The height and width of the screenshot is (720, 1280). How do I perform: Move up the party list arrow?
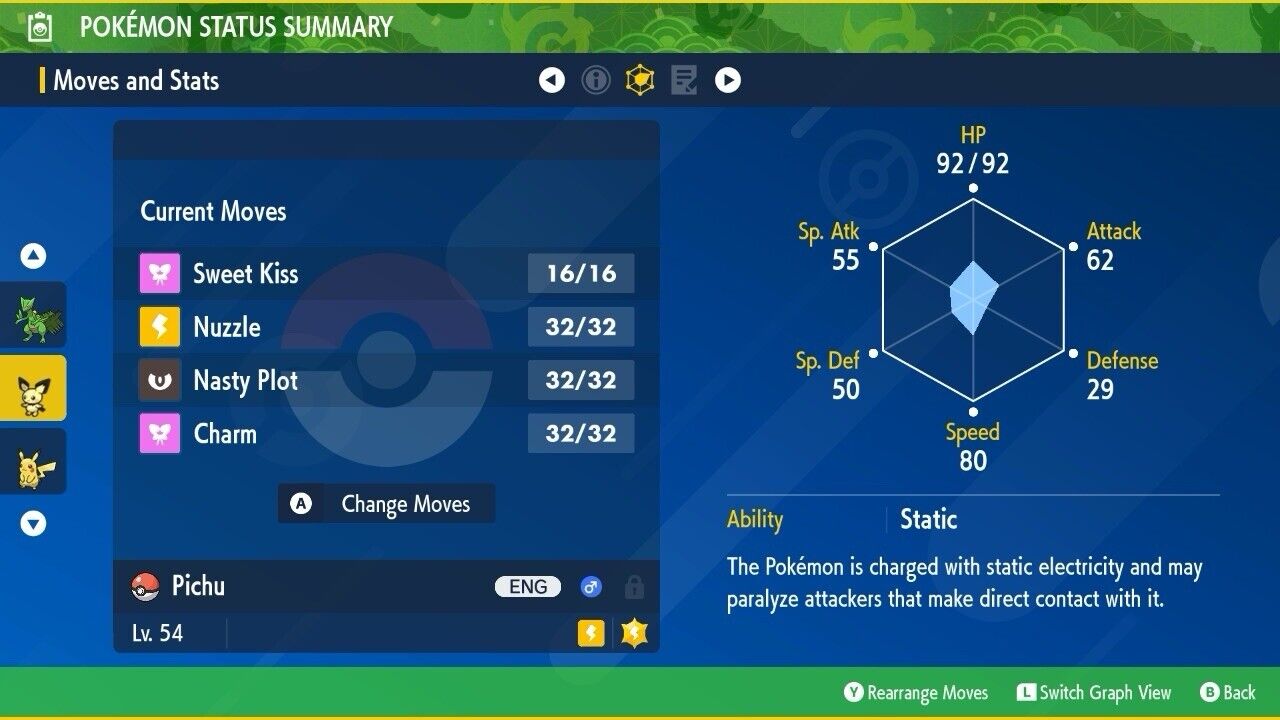tap(33, 257)
